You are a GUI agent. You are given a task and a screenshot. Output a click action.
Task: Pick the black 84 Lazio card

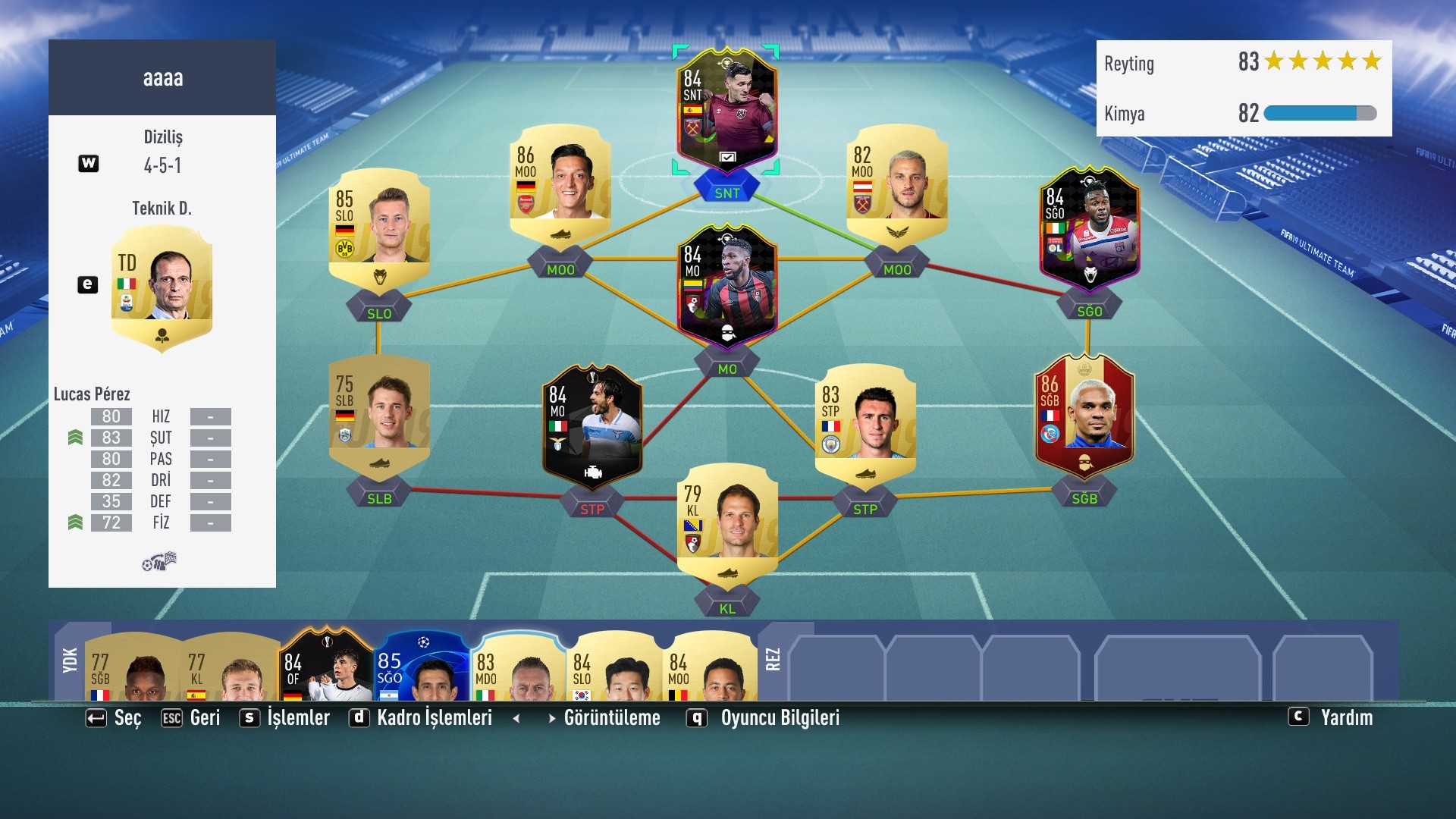click(x=592, y=423)
